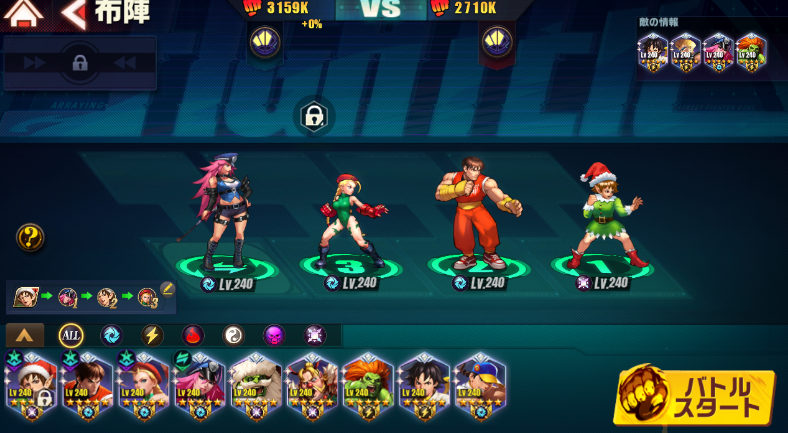This screenshot has height=433, width=788.
Task: Edit the attack order with pencil icon
Action: click(167, 289)
